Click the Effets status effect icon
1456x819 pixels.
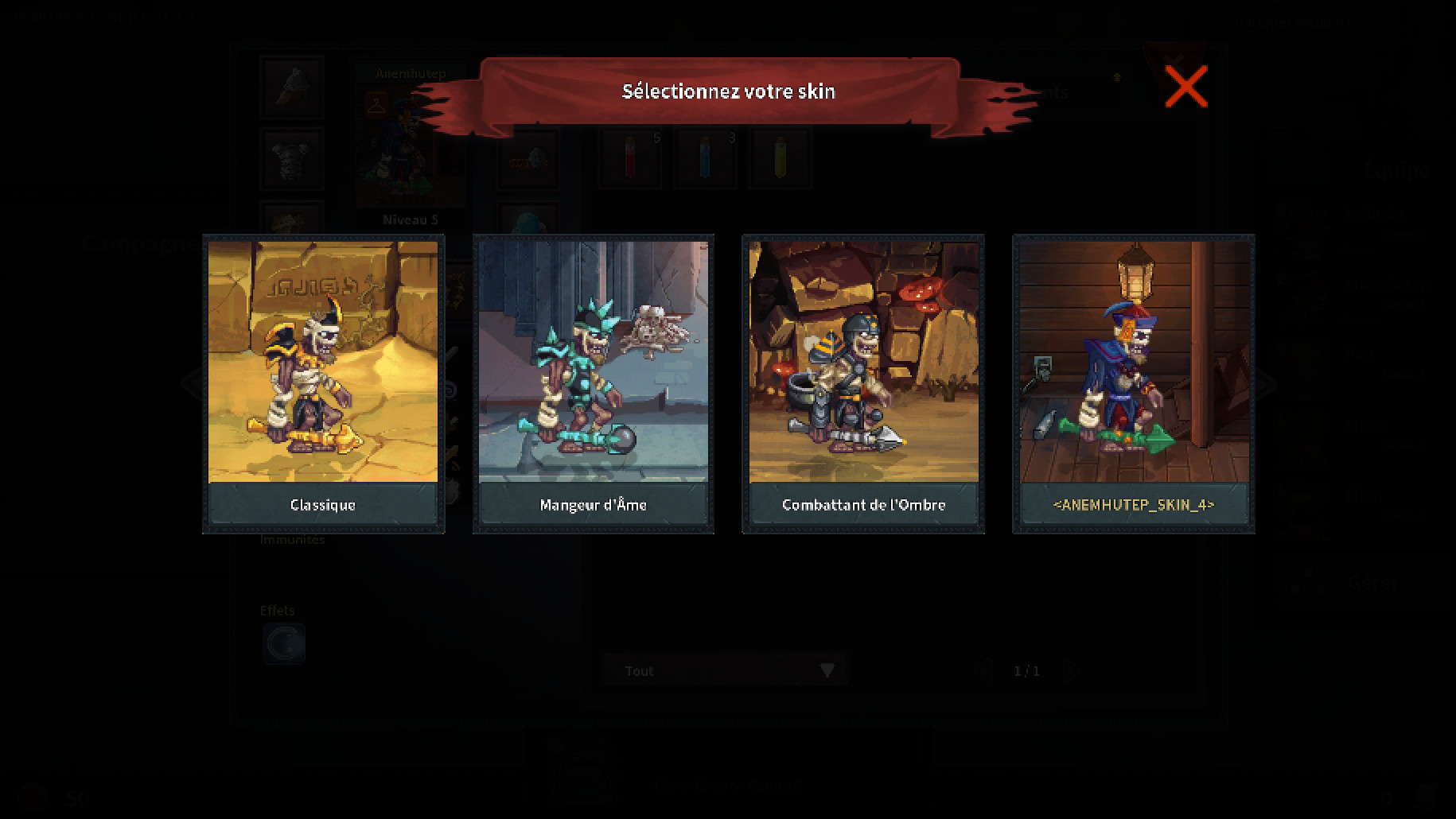pyautogui.click(x=284, y=644)
